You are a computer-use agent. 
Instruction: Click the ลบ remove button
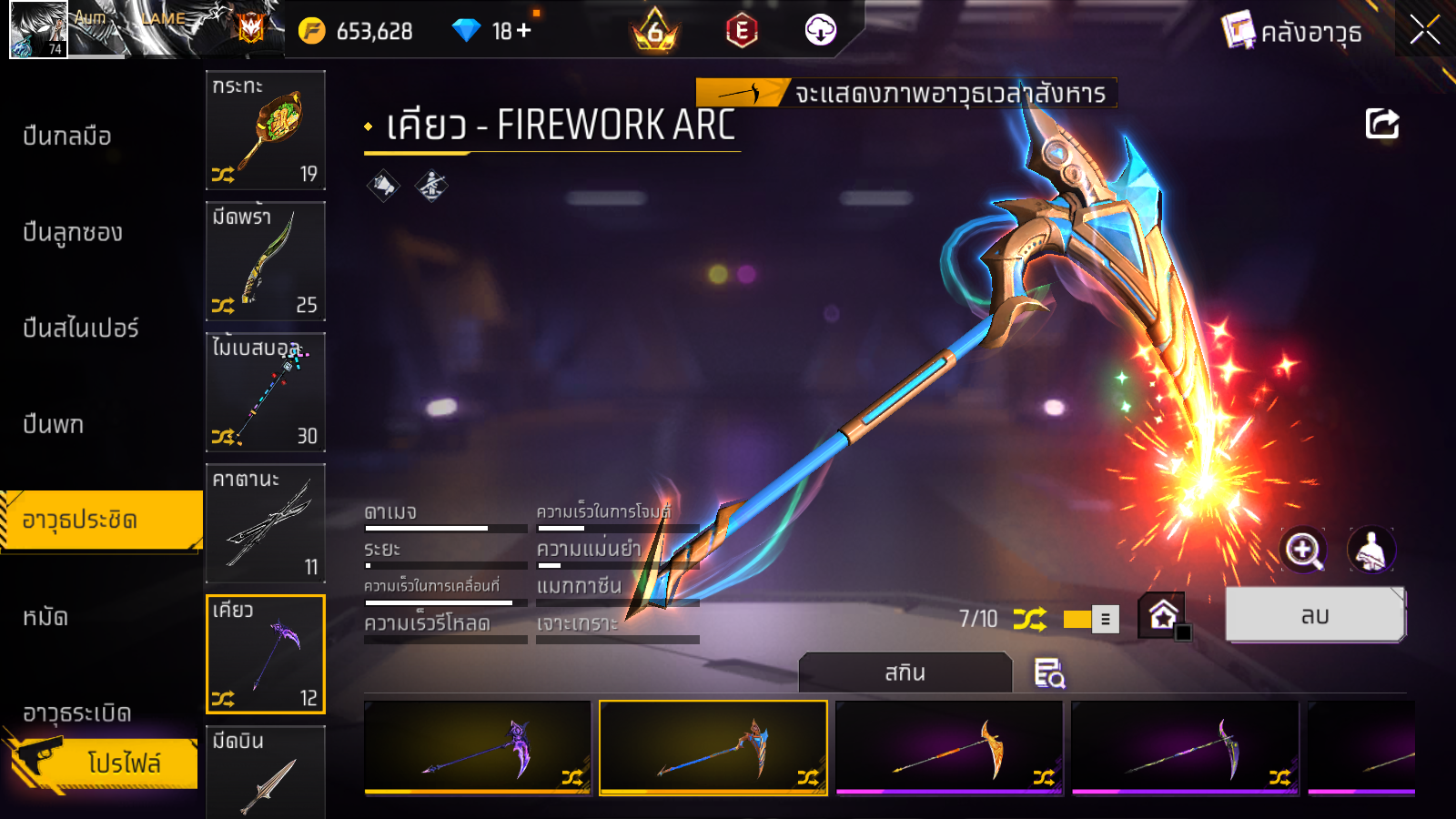point(1315,616)
